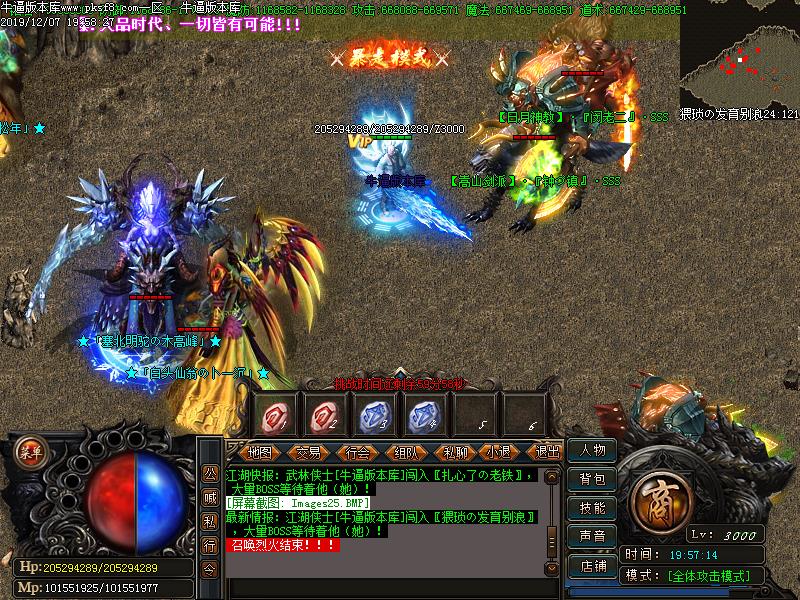This screenshot has width=800, height=600.
Task: Switch to the 私 whisper chat channel
Action: (x=209, y=521)
